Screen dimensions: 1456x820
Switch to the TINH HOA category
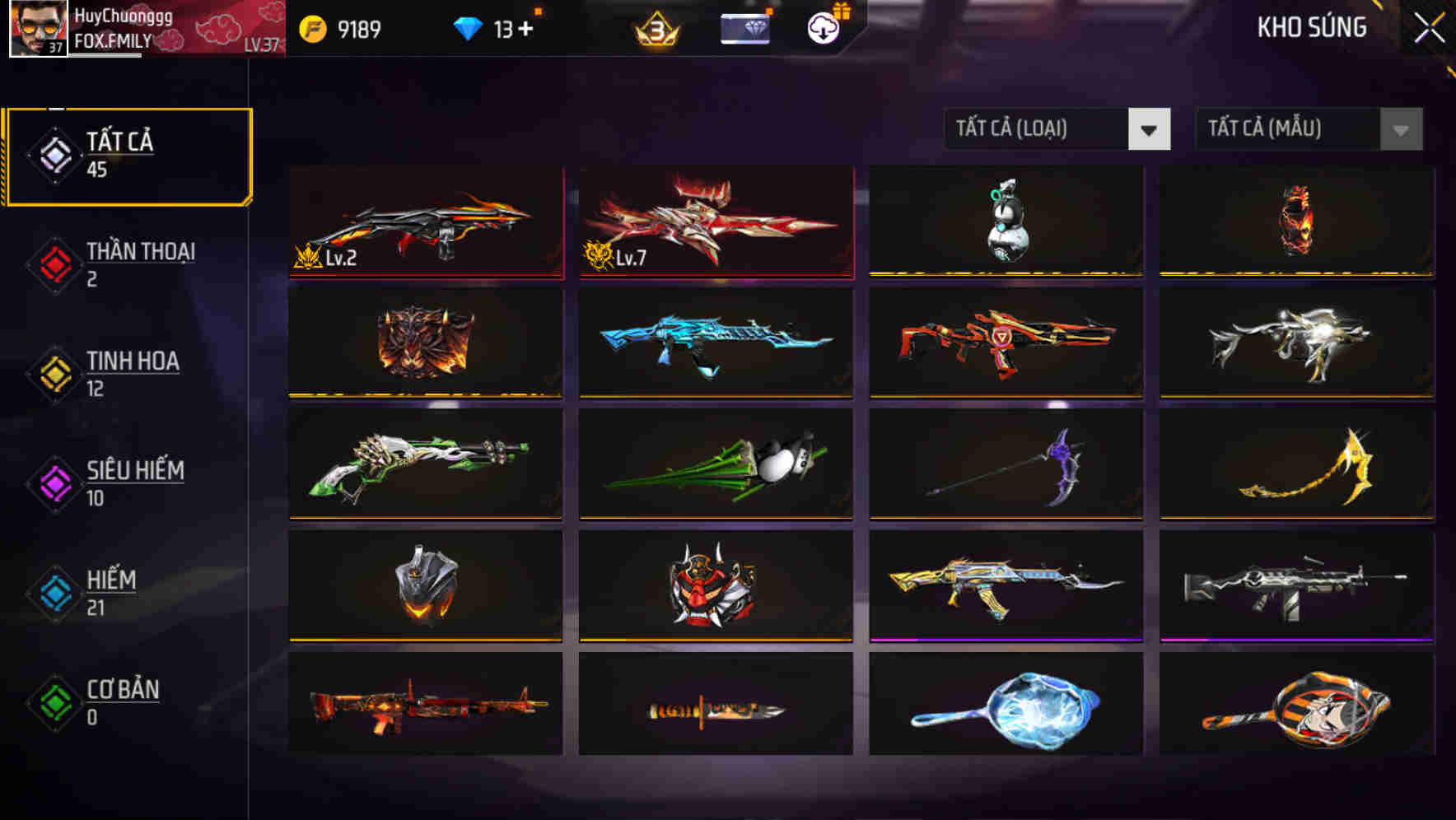coord(132,373)
